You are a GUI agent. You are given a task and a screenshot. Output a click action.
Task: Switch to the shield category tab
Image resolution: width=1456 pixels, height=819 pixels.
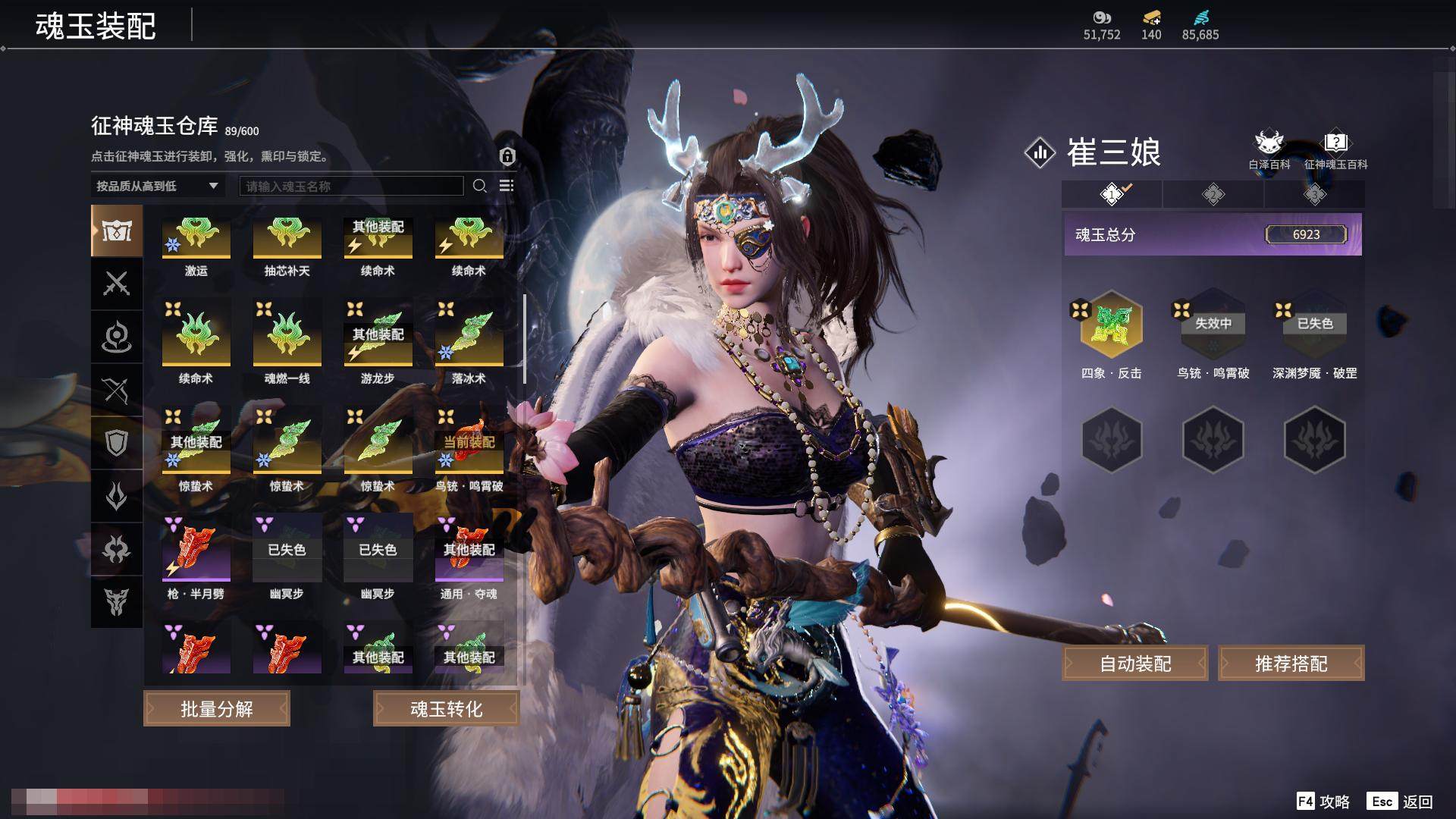click(117, 443)
